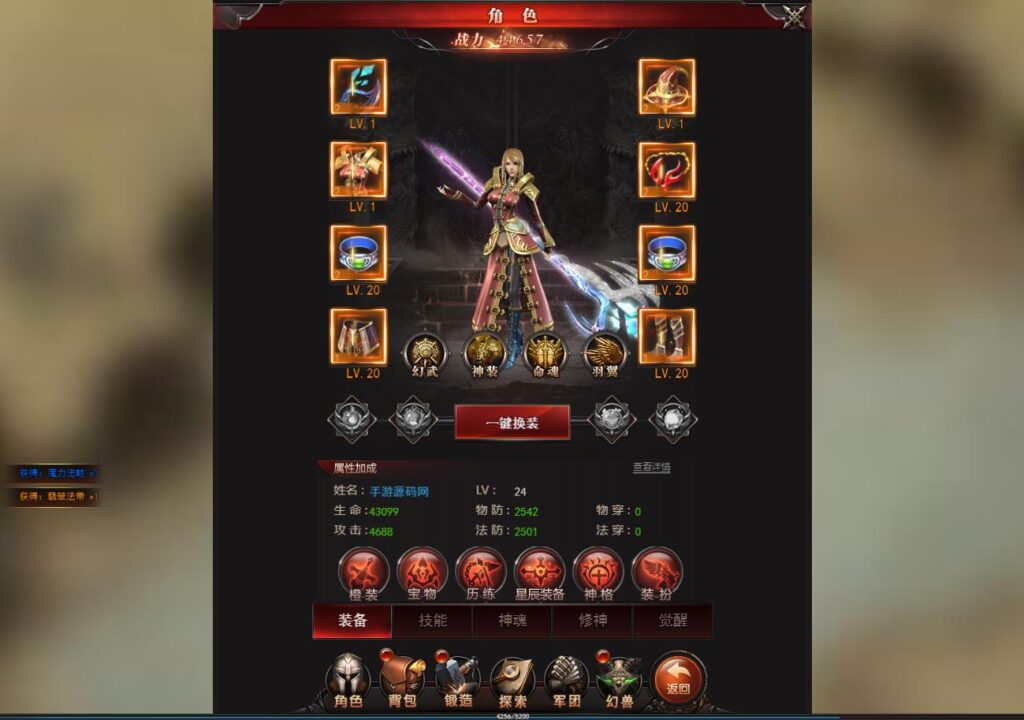
Task: Select the 神魂 tab
Action: click(513, 621)
